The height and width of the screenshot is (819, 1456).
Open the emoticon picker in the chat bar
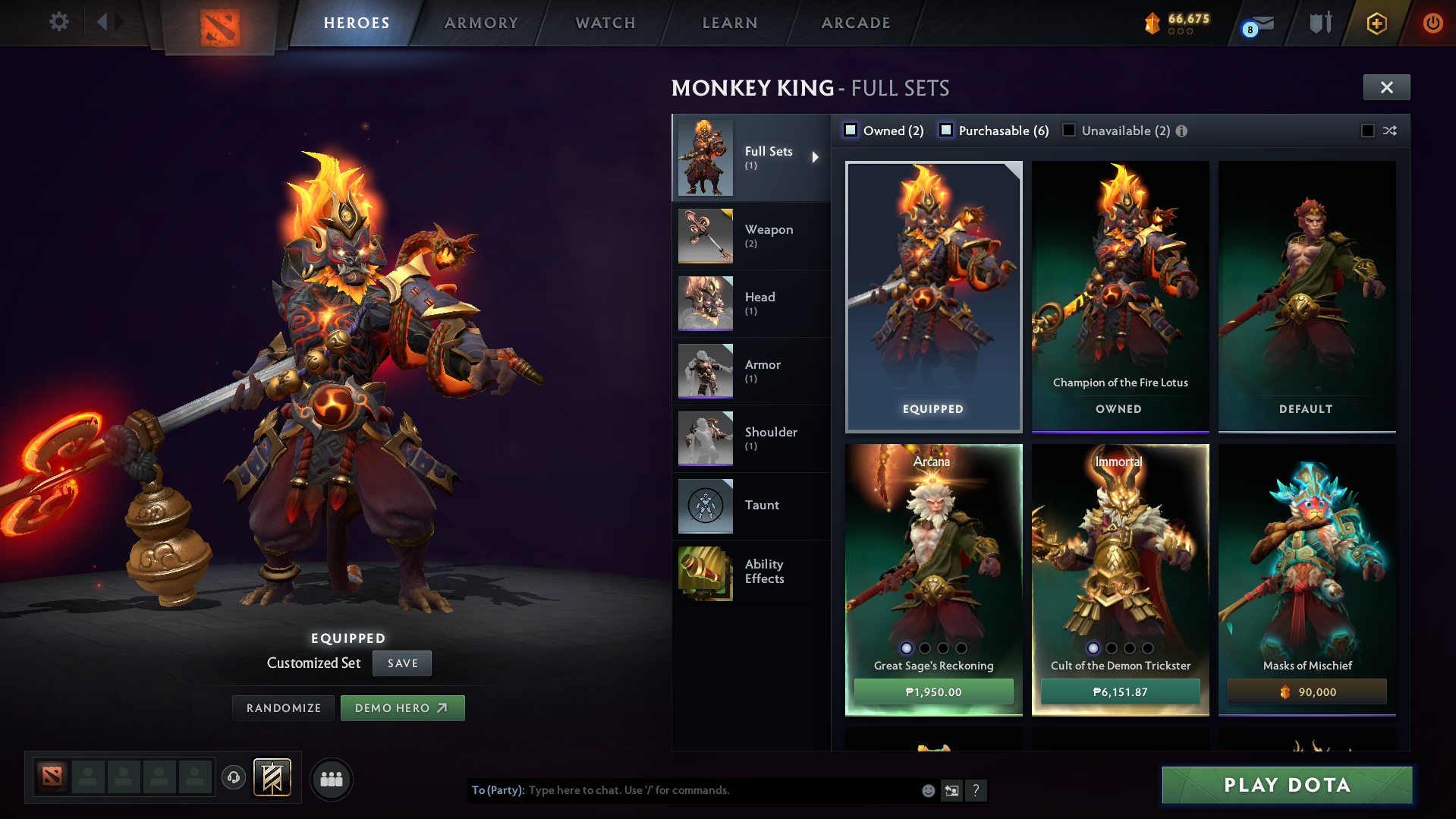928,790
